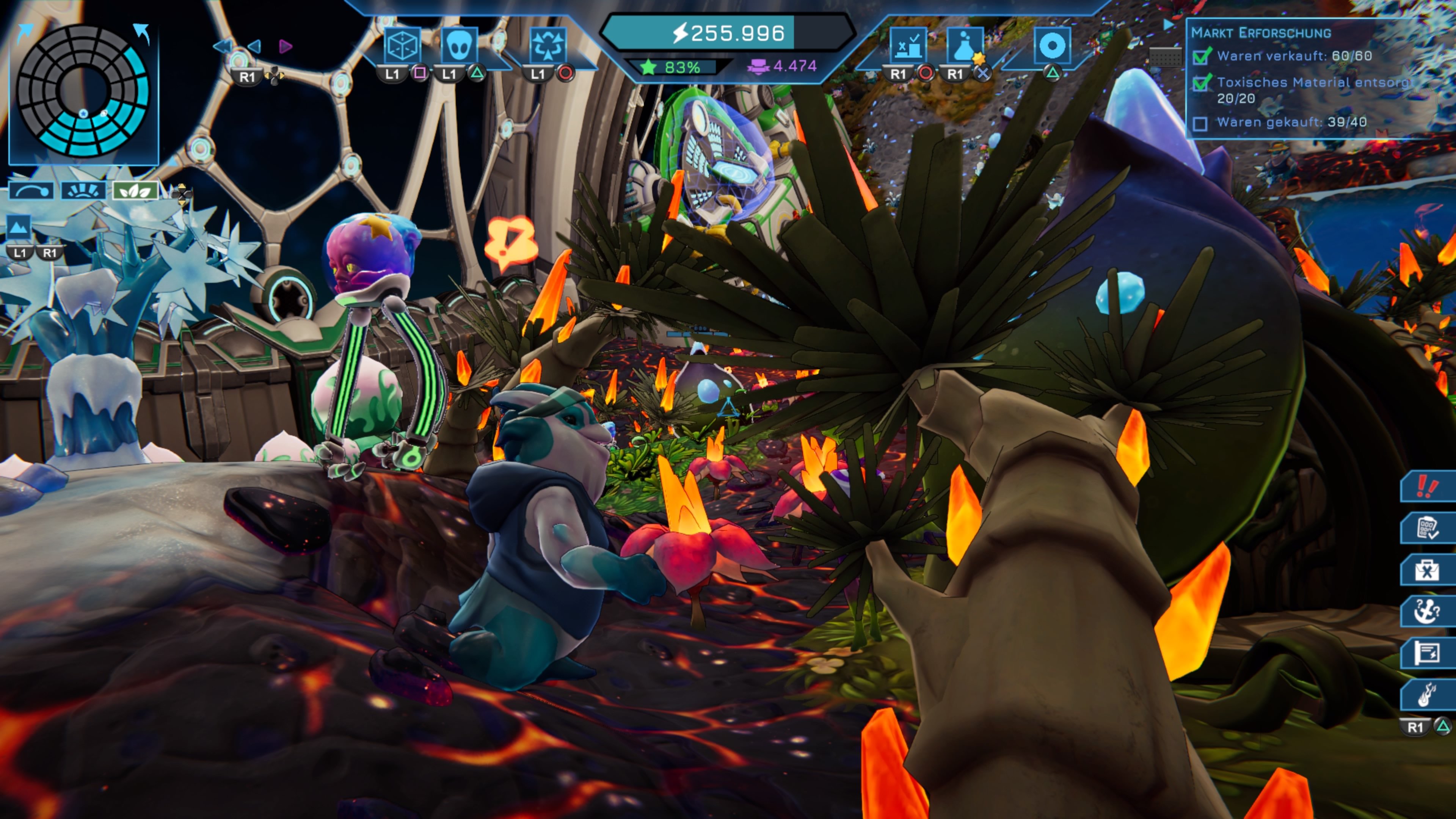Rotate view with minimap's top-left arrow
This screenshot has width=1456, height=819.
pos(25,32)
